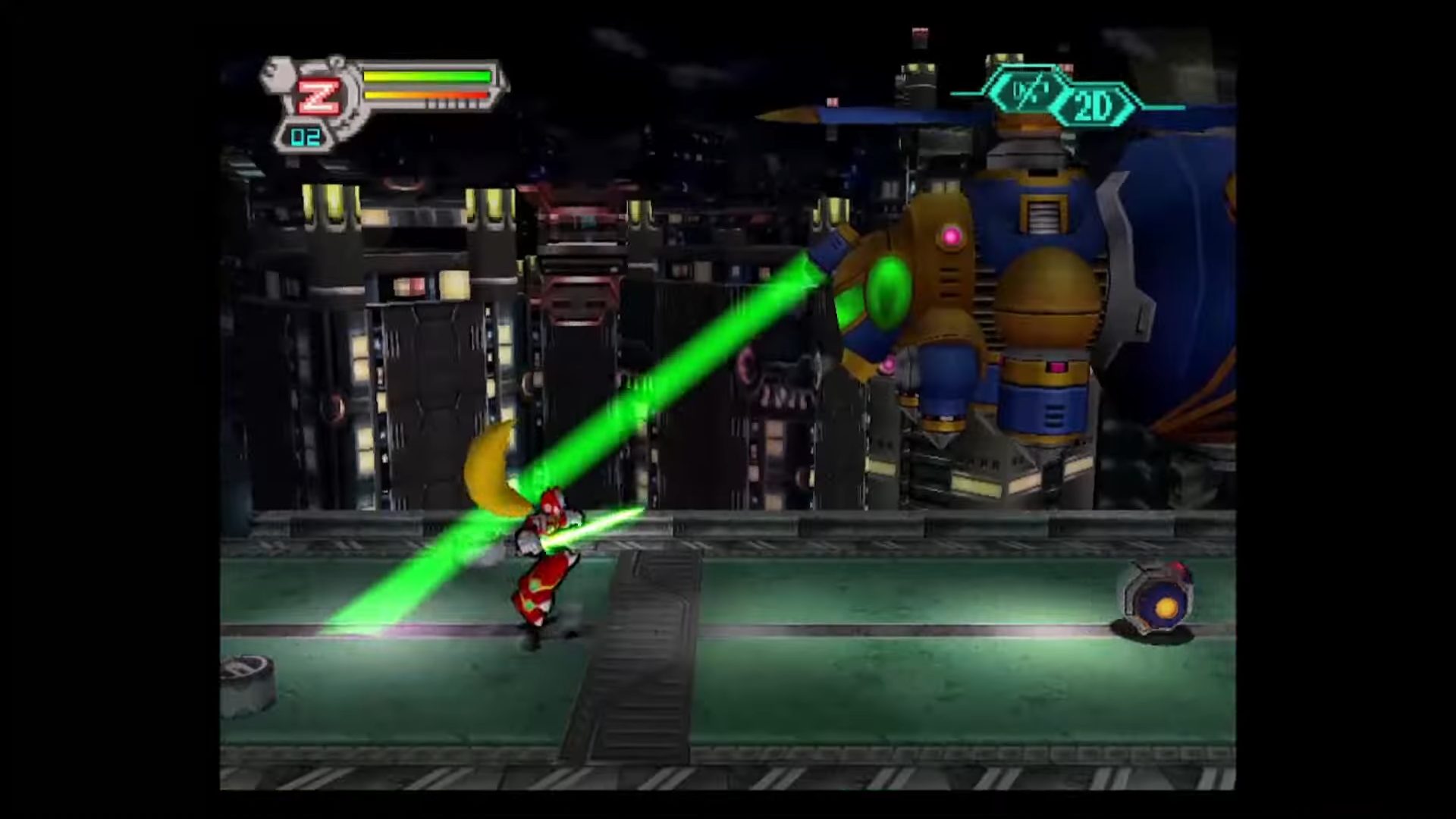Select the red Z character emblem

click(318, 96)
